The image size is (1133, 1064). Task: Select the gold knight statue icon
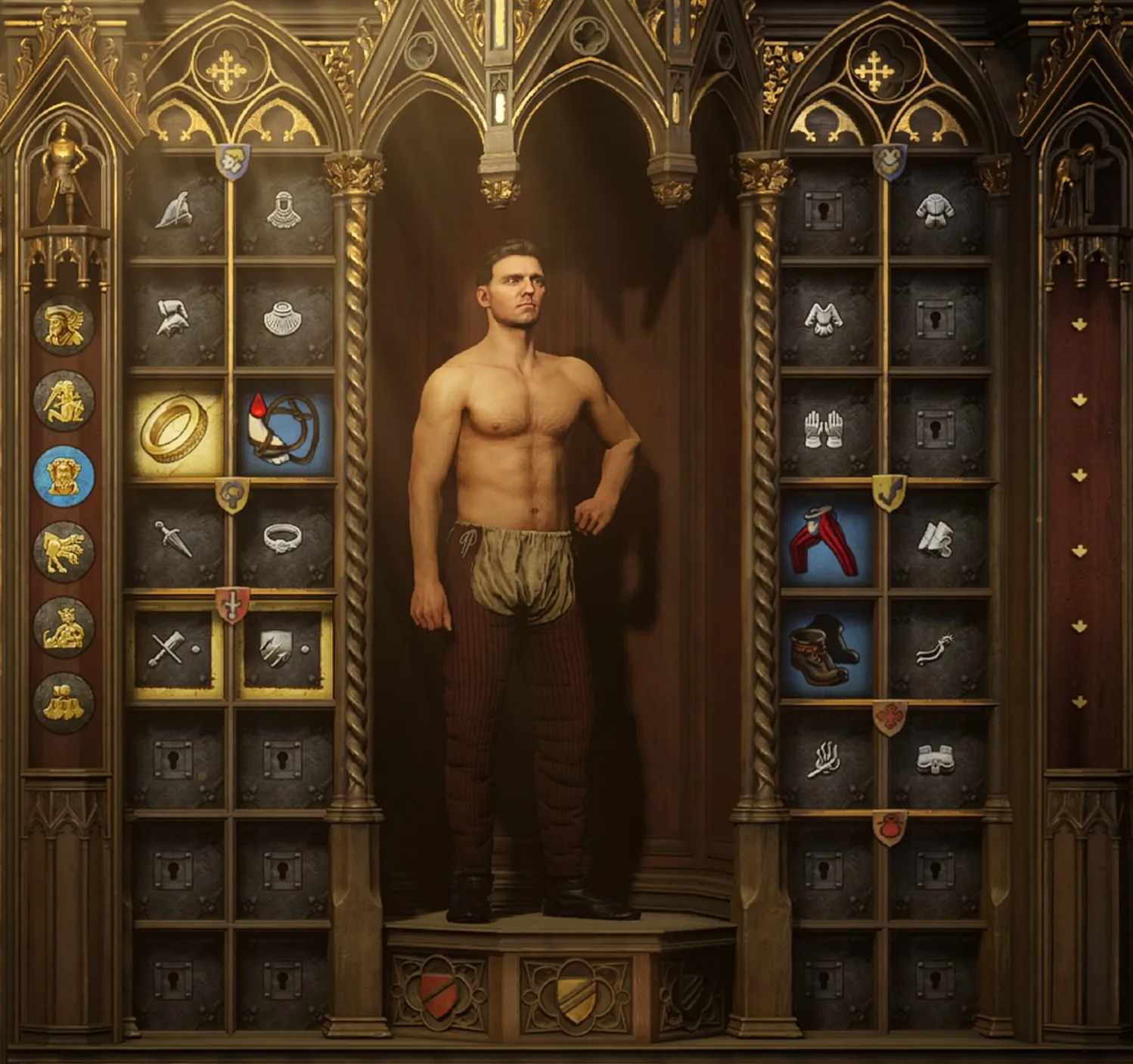(64, 172)
